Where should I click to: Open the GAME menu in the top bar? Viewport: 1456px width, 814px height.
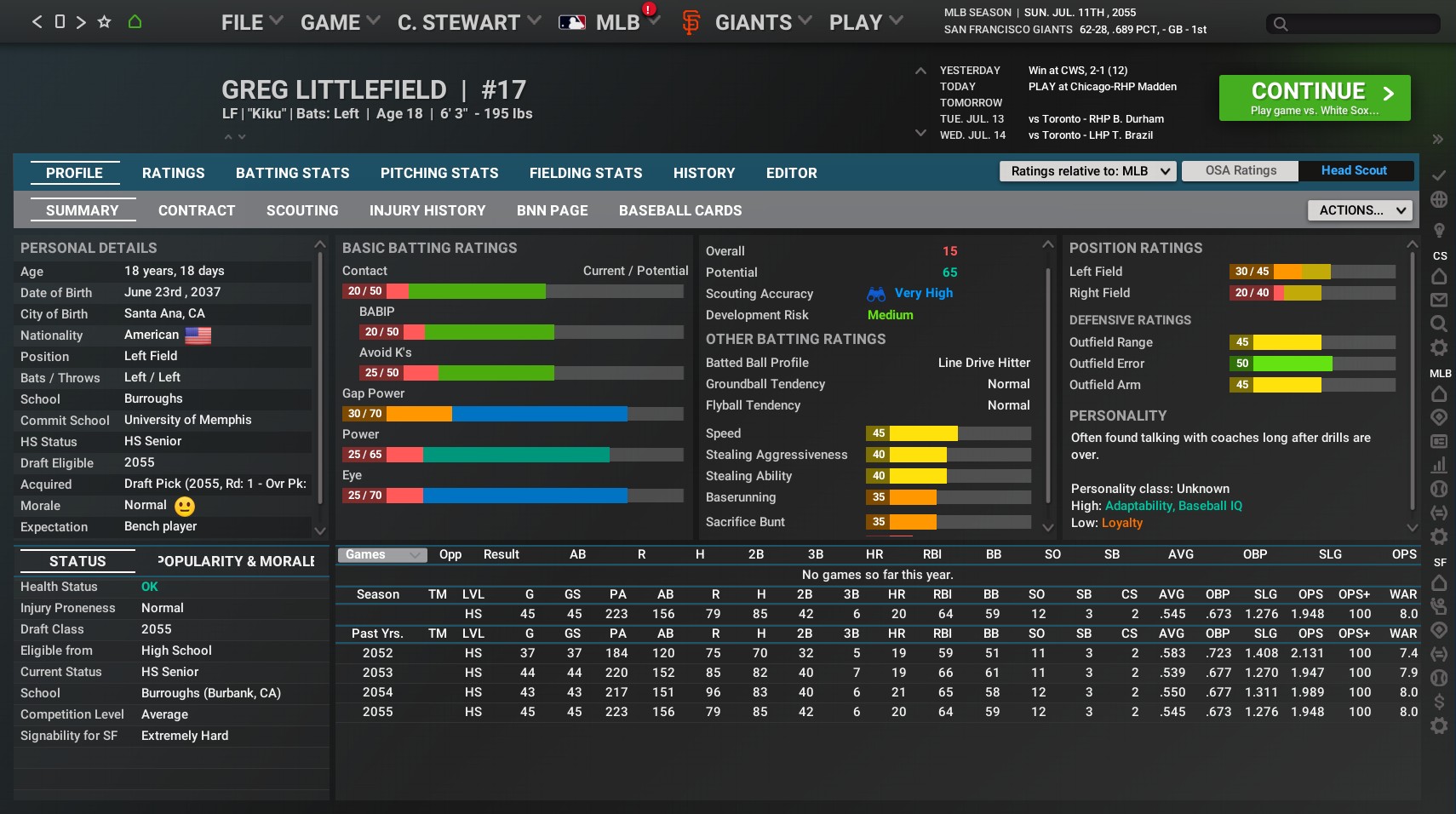(332, 21)
